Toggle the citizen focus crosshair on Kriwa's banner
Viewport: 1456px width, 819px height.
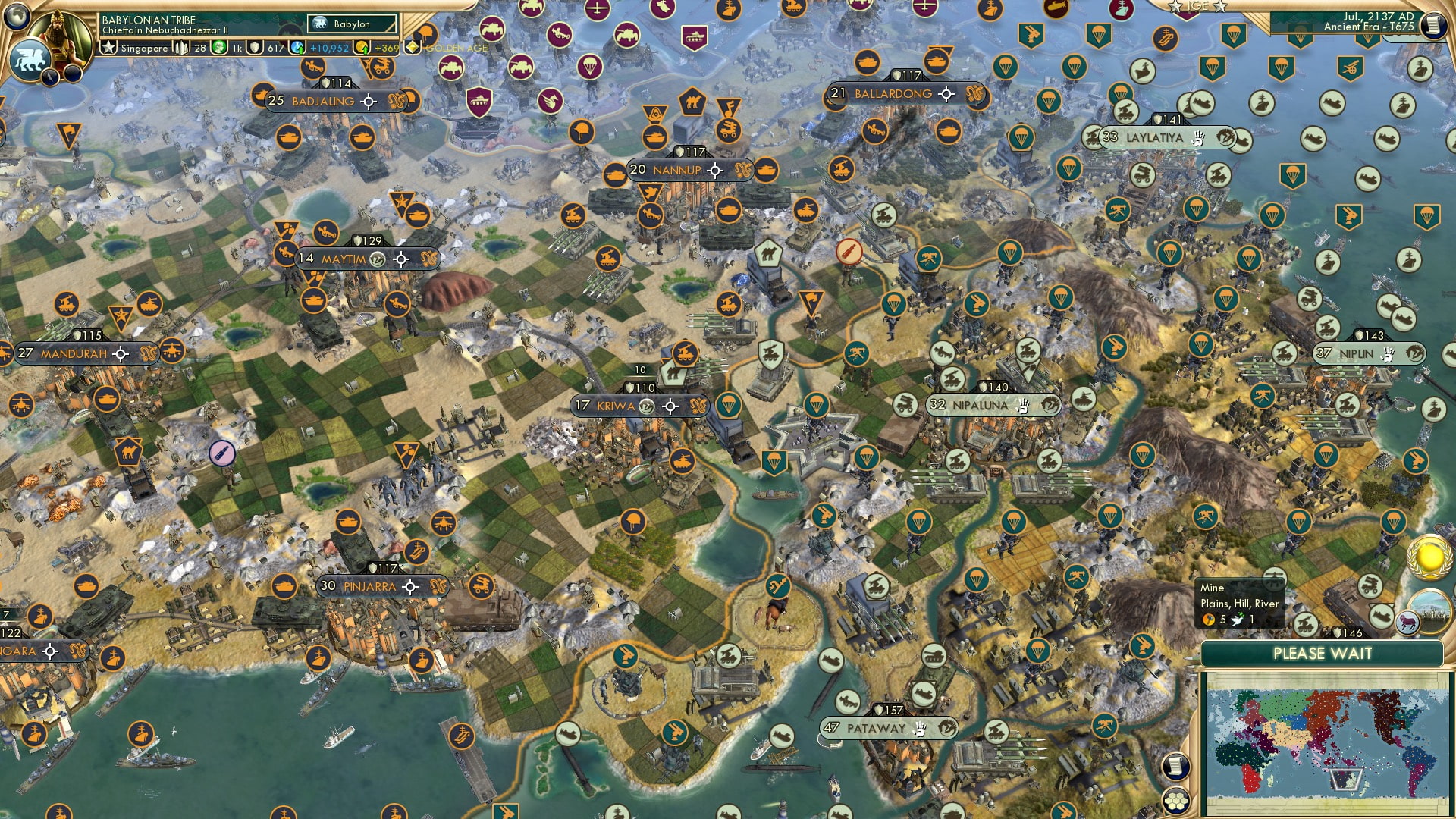(x=670, y=406)
